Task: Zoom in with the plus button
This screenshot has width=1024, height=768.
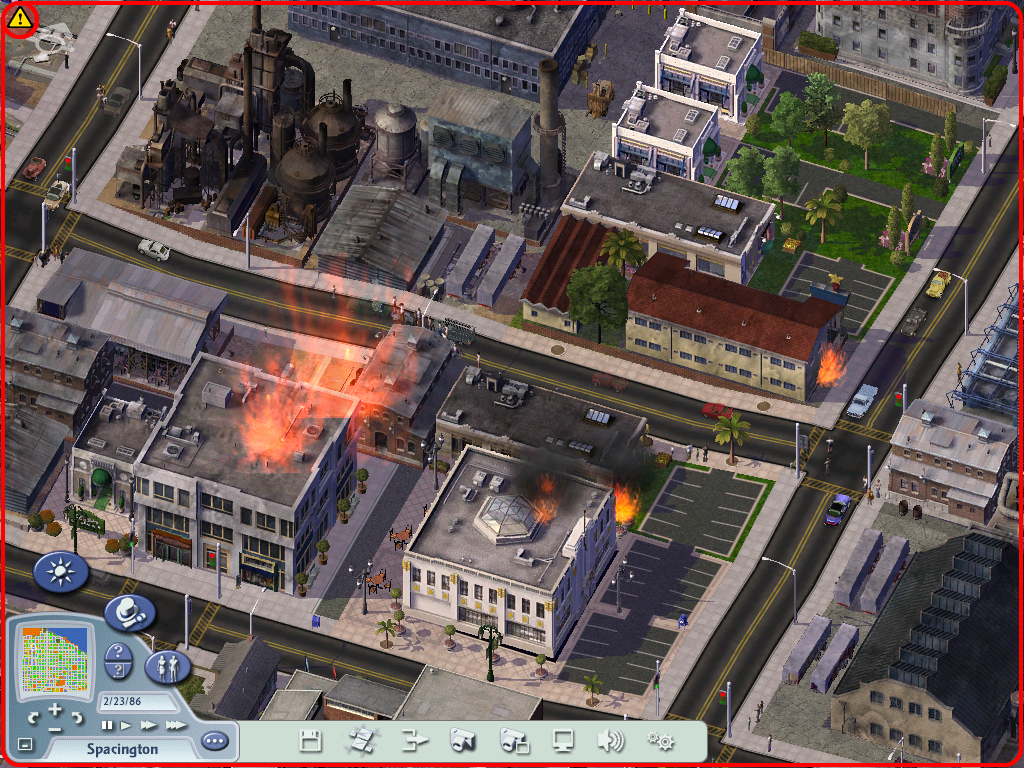Action: click(57, 709)
